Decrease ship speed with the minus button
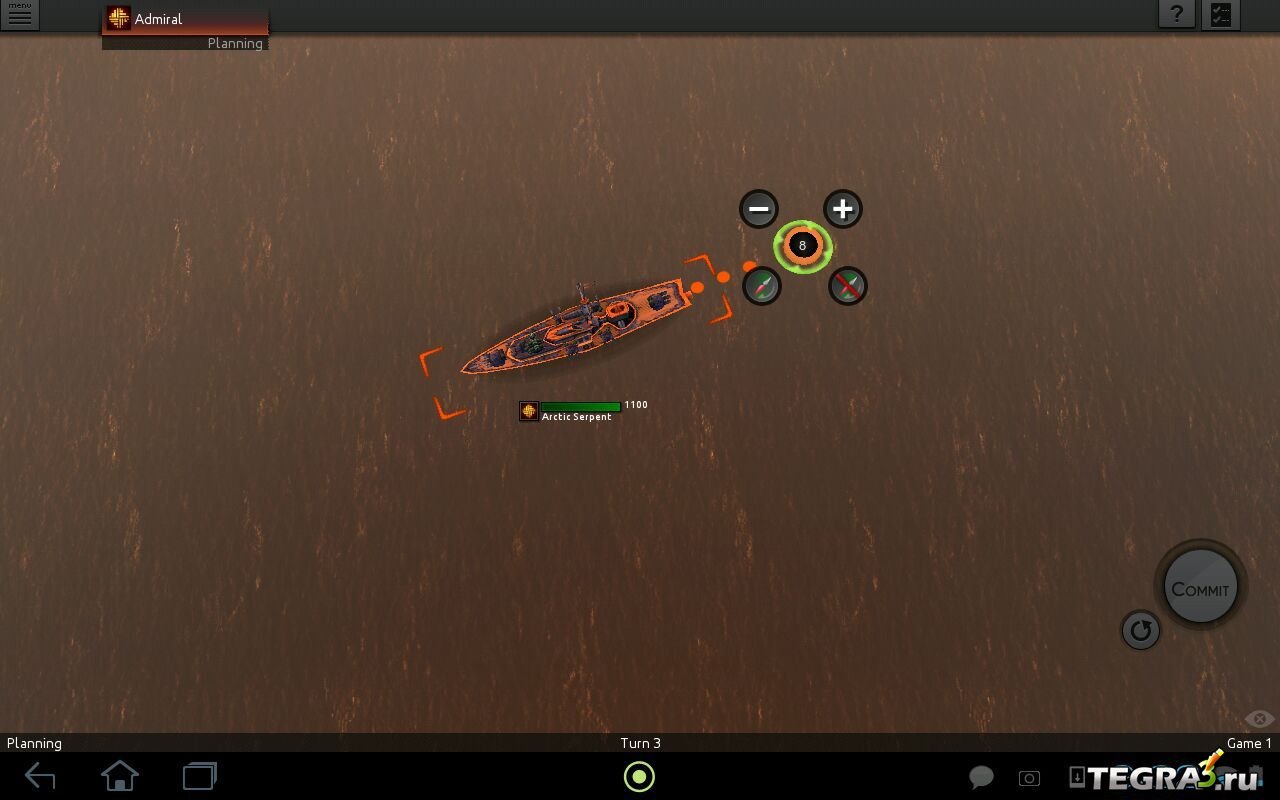 point(759,209)
